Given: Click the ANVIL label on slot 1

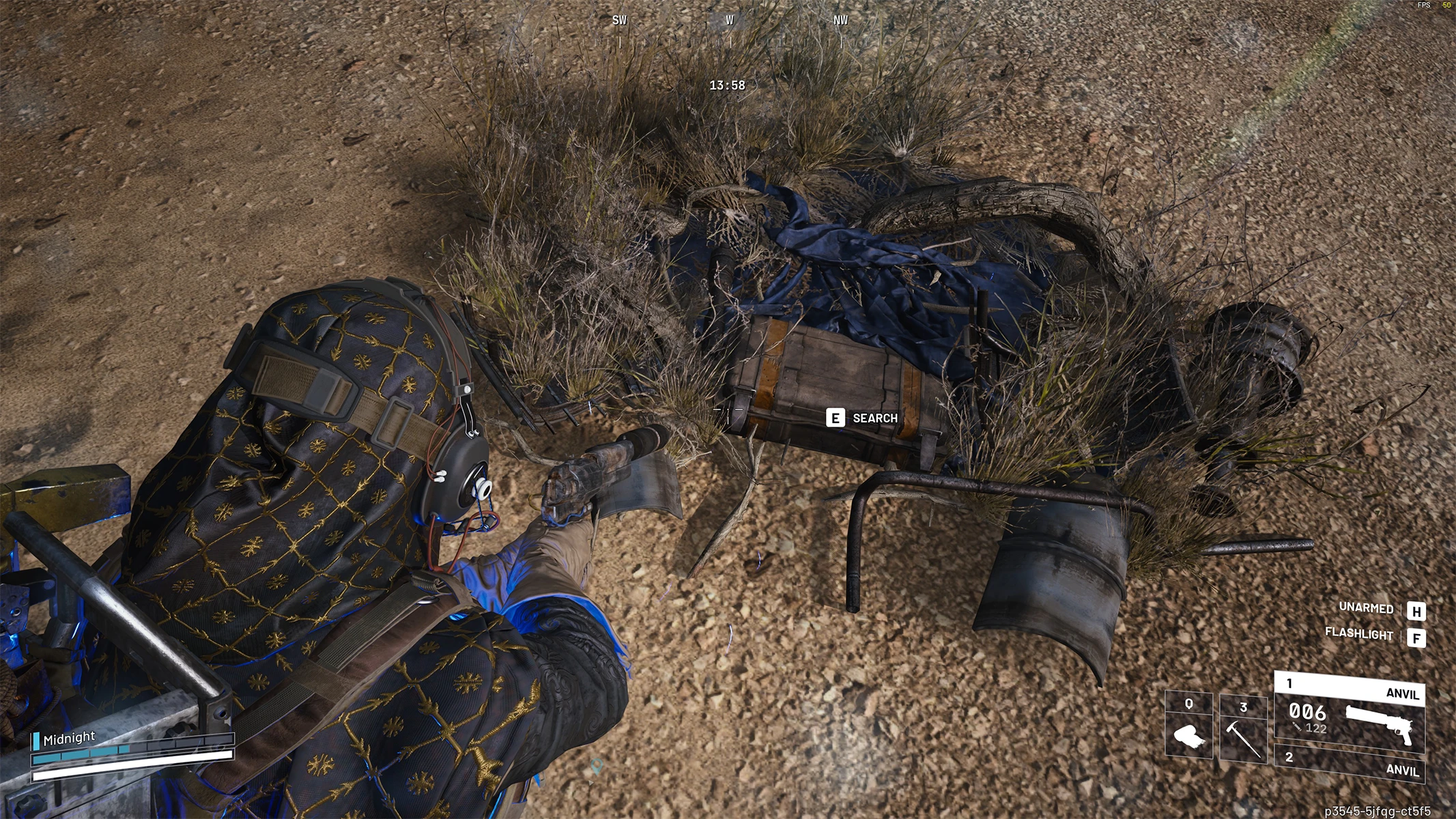Looking at the screenshot, I should pyautogui.click(x=1403, y=694).
